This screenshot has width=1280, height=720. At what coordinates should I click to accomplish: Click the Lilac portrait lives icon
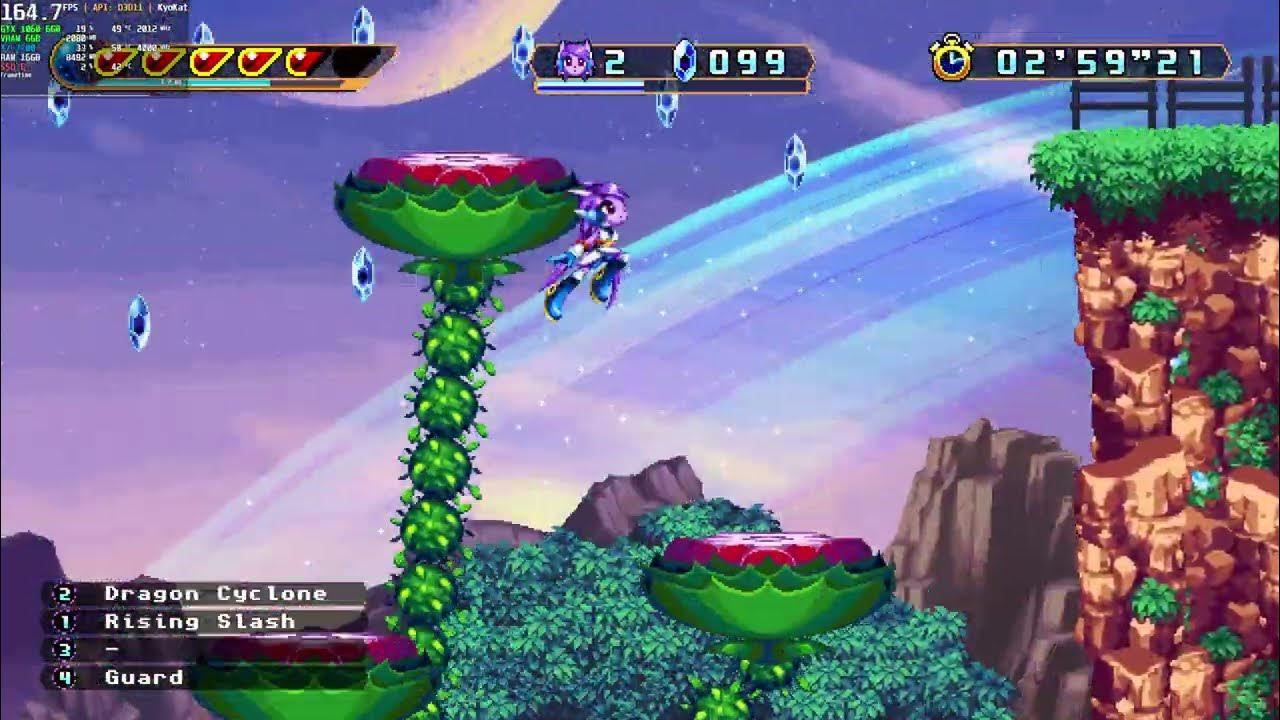[x=575, y=62]
